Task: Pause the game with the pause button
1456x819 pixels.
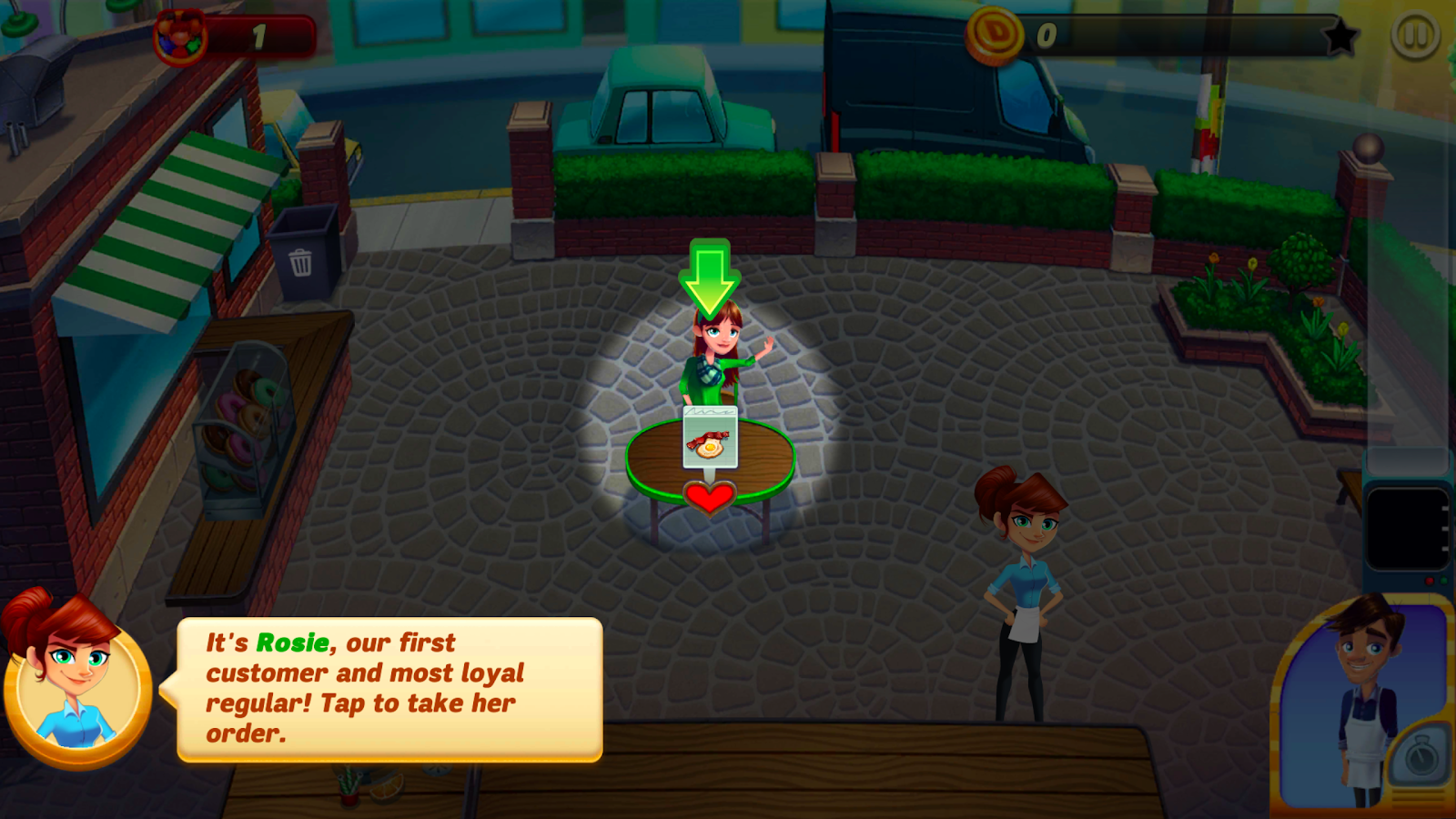Action: pyautogui.click(x=1415, y=35)
